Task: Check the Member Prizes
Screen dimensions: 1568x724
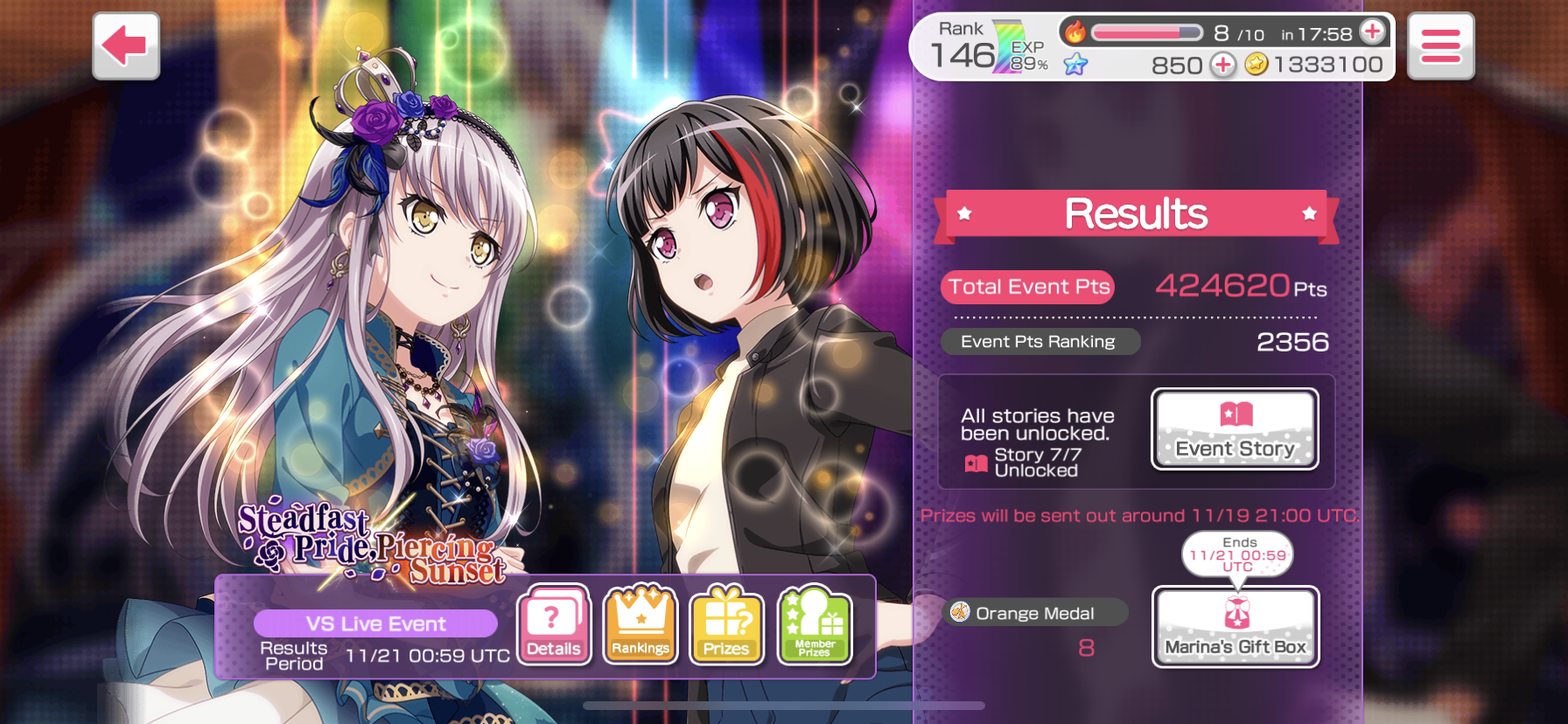Action: pyautogui.click(x=814, y=624)
